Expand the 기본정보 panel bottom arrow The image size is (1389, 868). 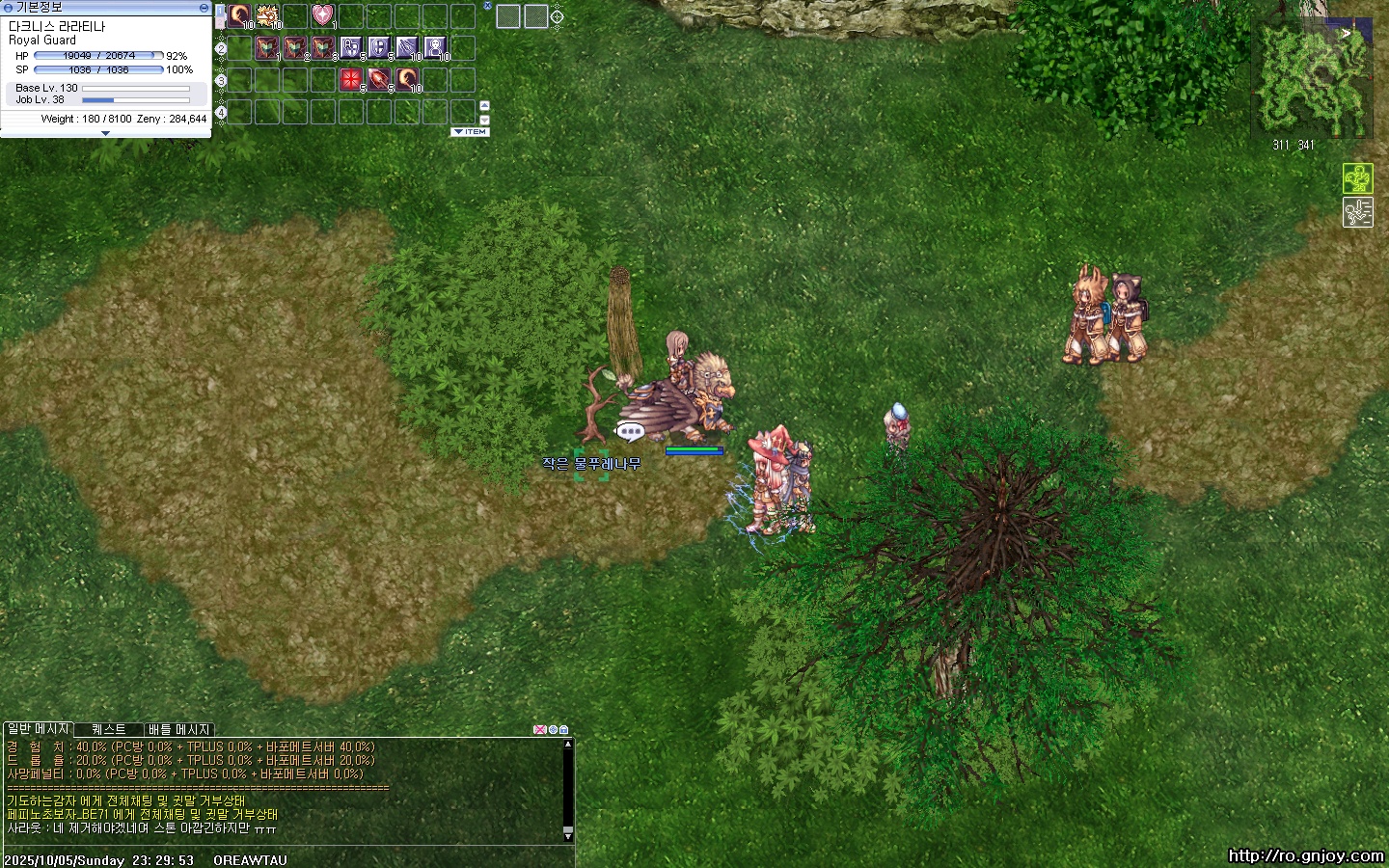pyautogui.click(x=105, y=134)
